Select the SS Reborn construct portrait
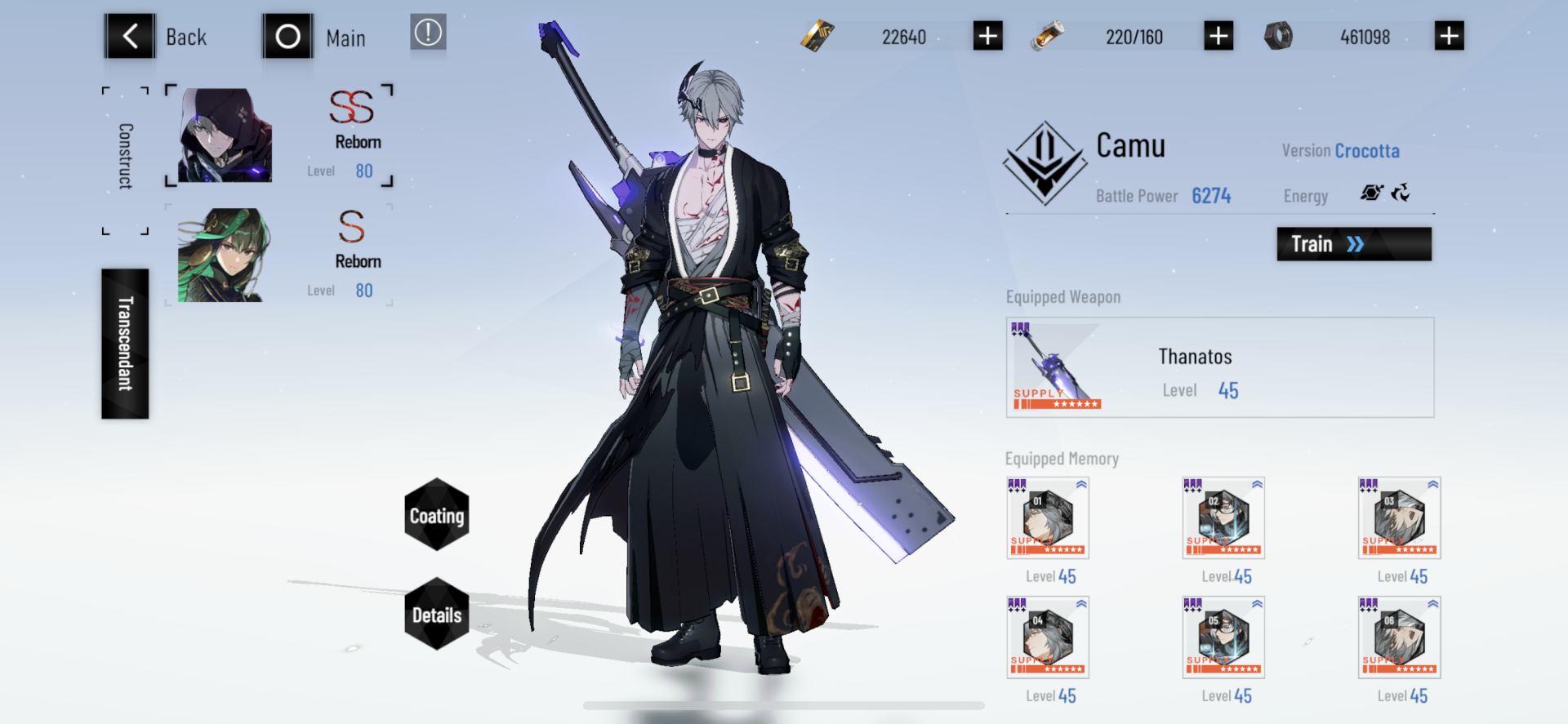 coord(218,135)
